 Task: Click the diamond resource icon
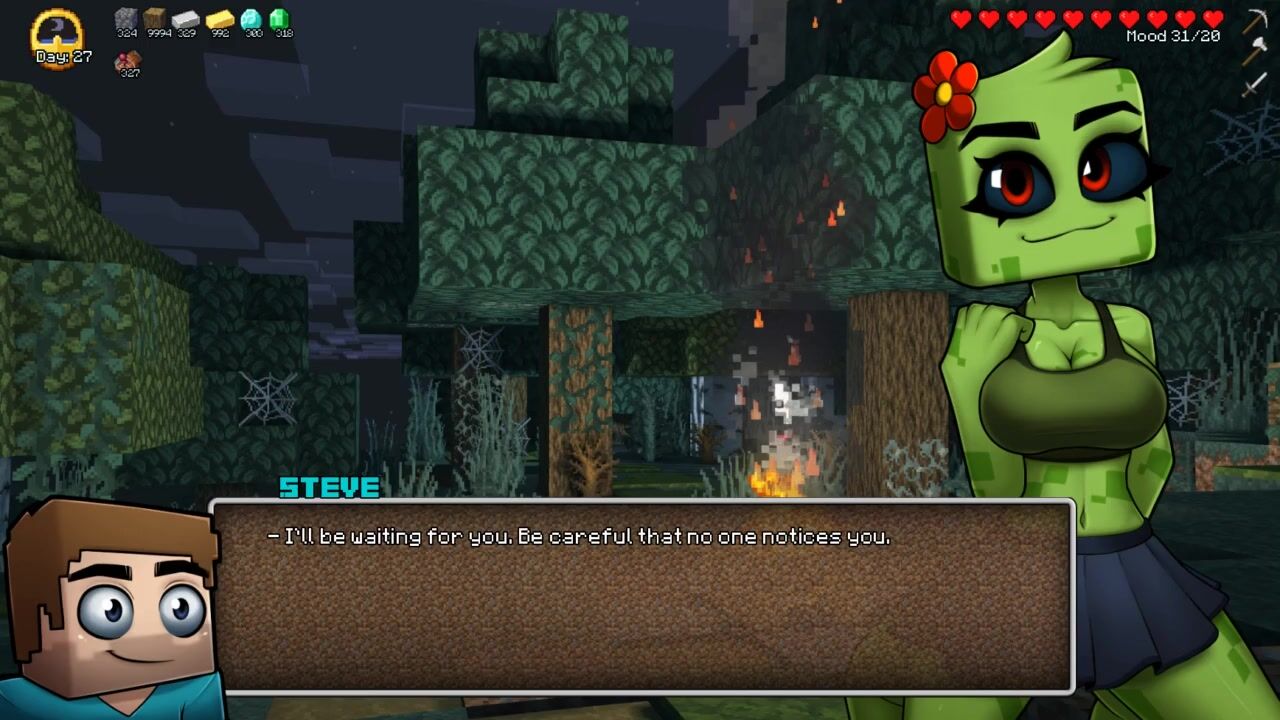point(252,19)
